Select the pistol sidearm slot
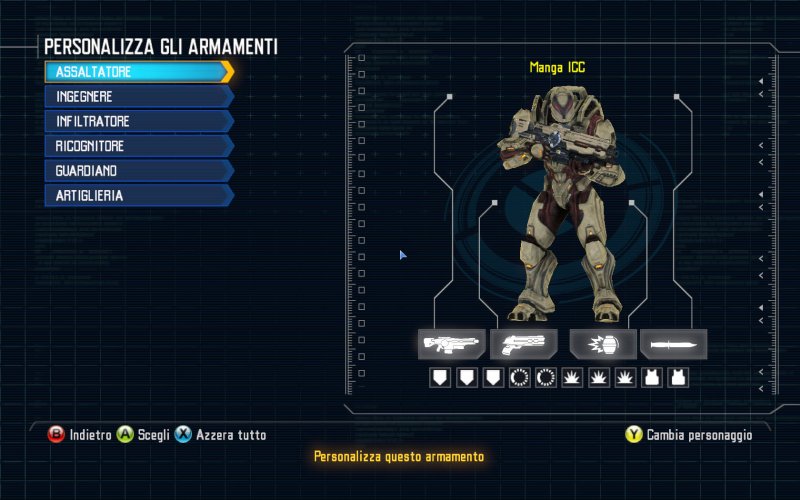Viewport: 800px width, 500px height. click(x=524, y=344)
